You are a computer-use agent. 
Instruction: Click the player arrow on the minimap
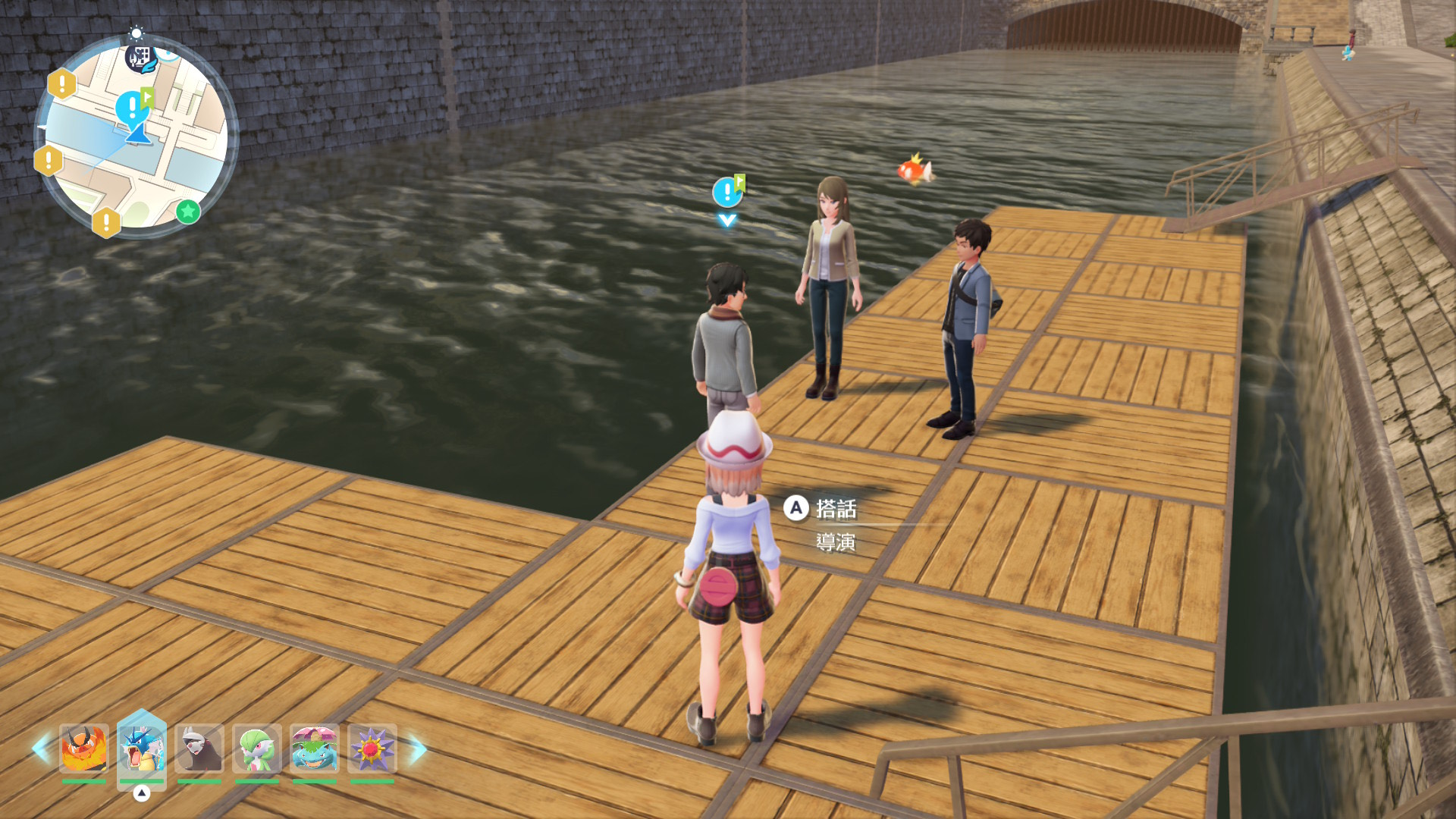coord(139,135)
